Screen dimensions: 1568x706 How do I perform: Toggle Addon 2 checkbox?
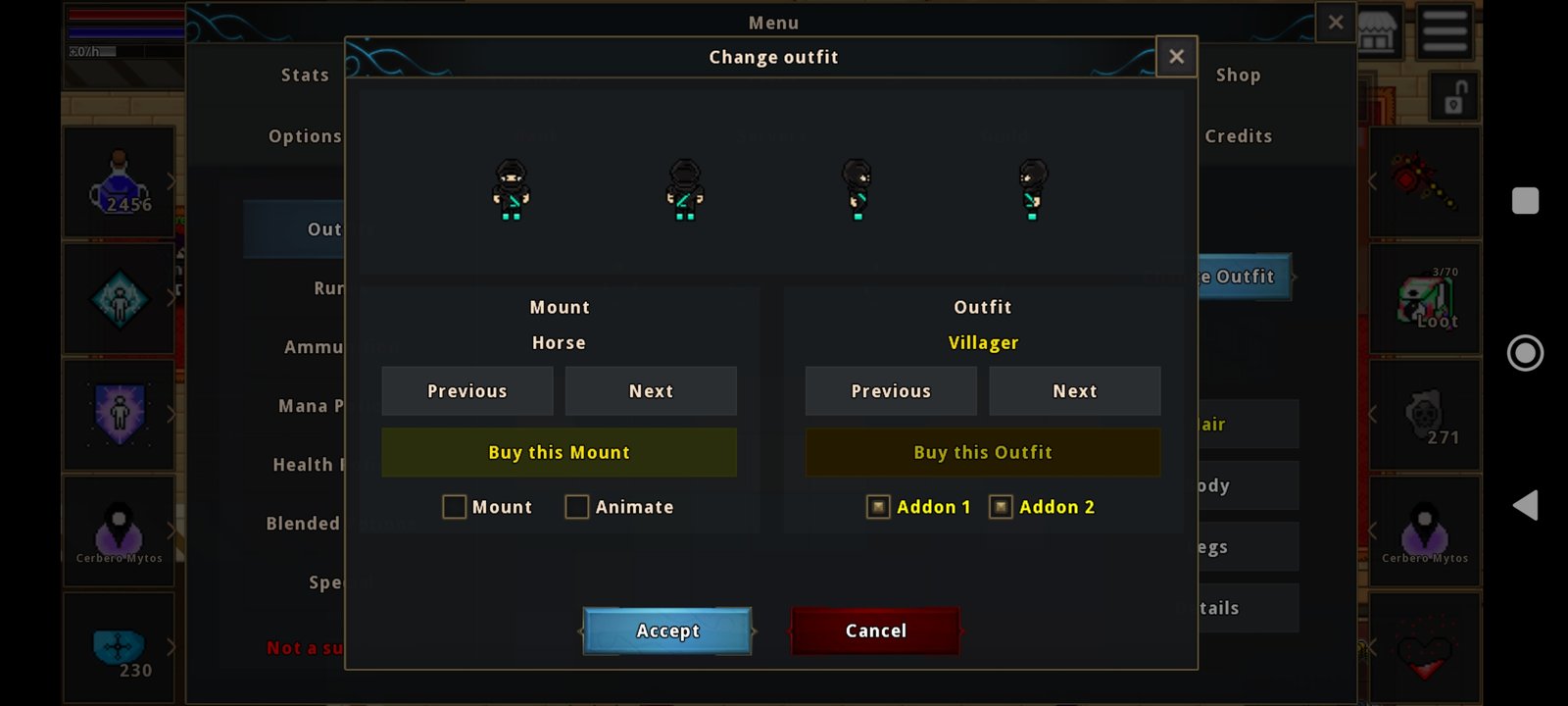coord(1001,507)
